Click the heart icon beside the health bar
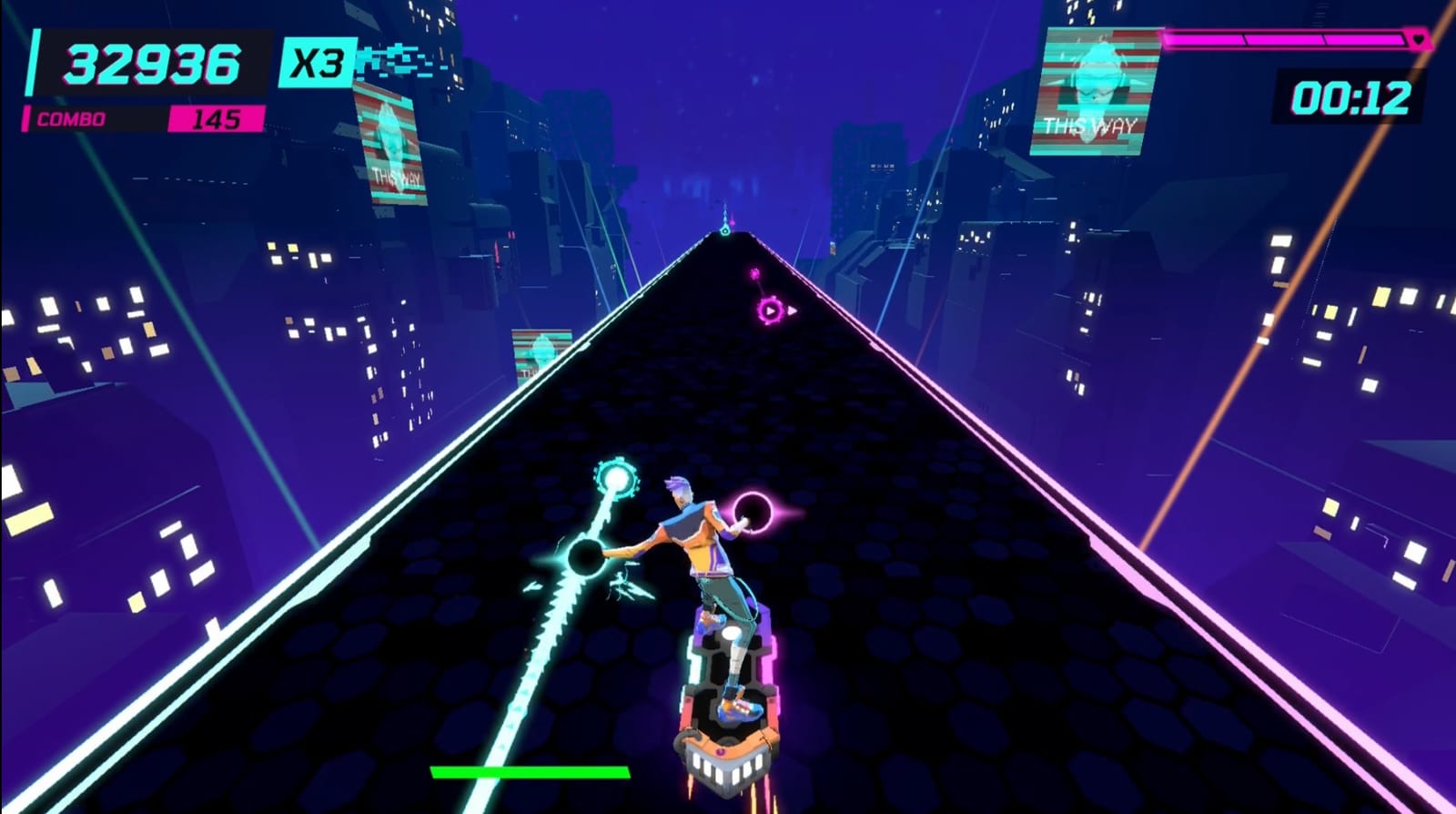Image resolution: width=1456 pixels, height=814 pixels. click(1416, 41)
